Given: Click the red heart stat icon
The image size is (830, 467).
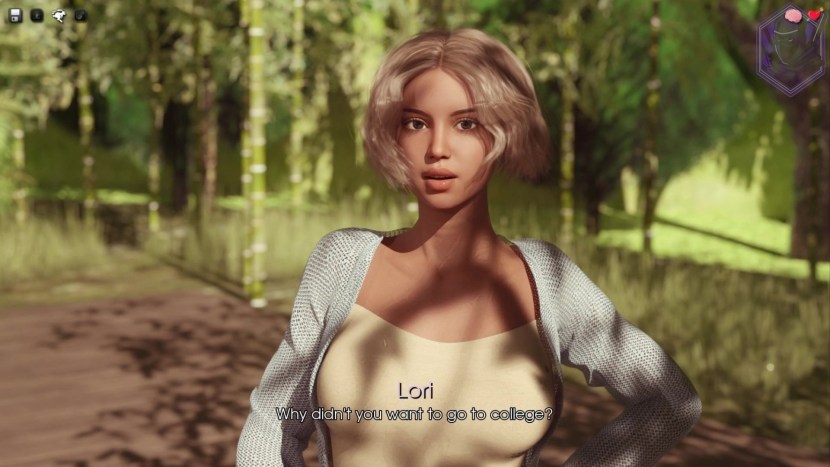Looking at the screenshot, I should 814,16.
